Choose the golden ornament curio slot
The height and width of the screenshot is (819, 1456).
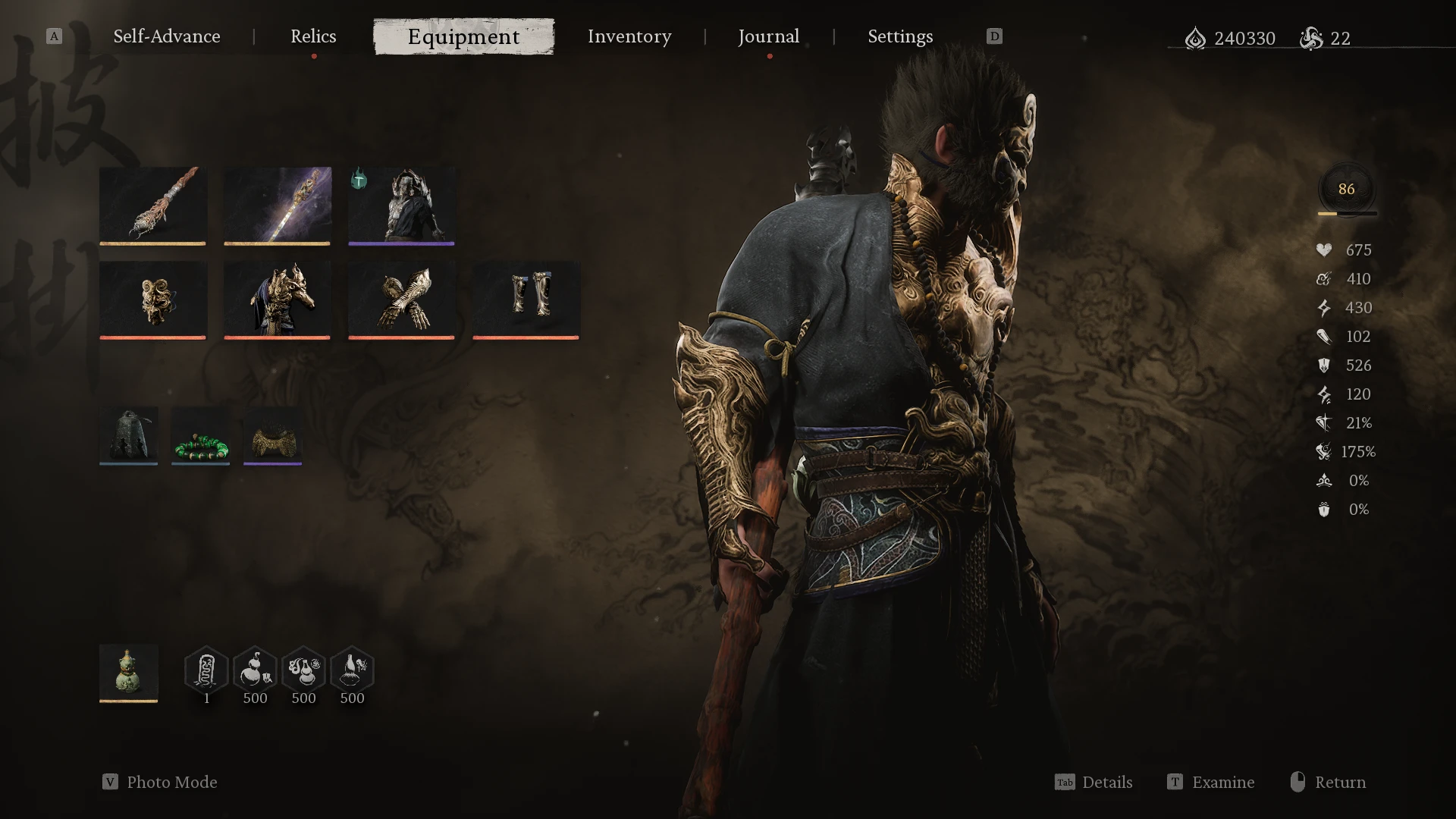272,435
